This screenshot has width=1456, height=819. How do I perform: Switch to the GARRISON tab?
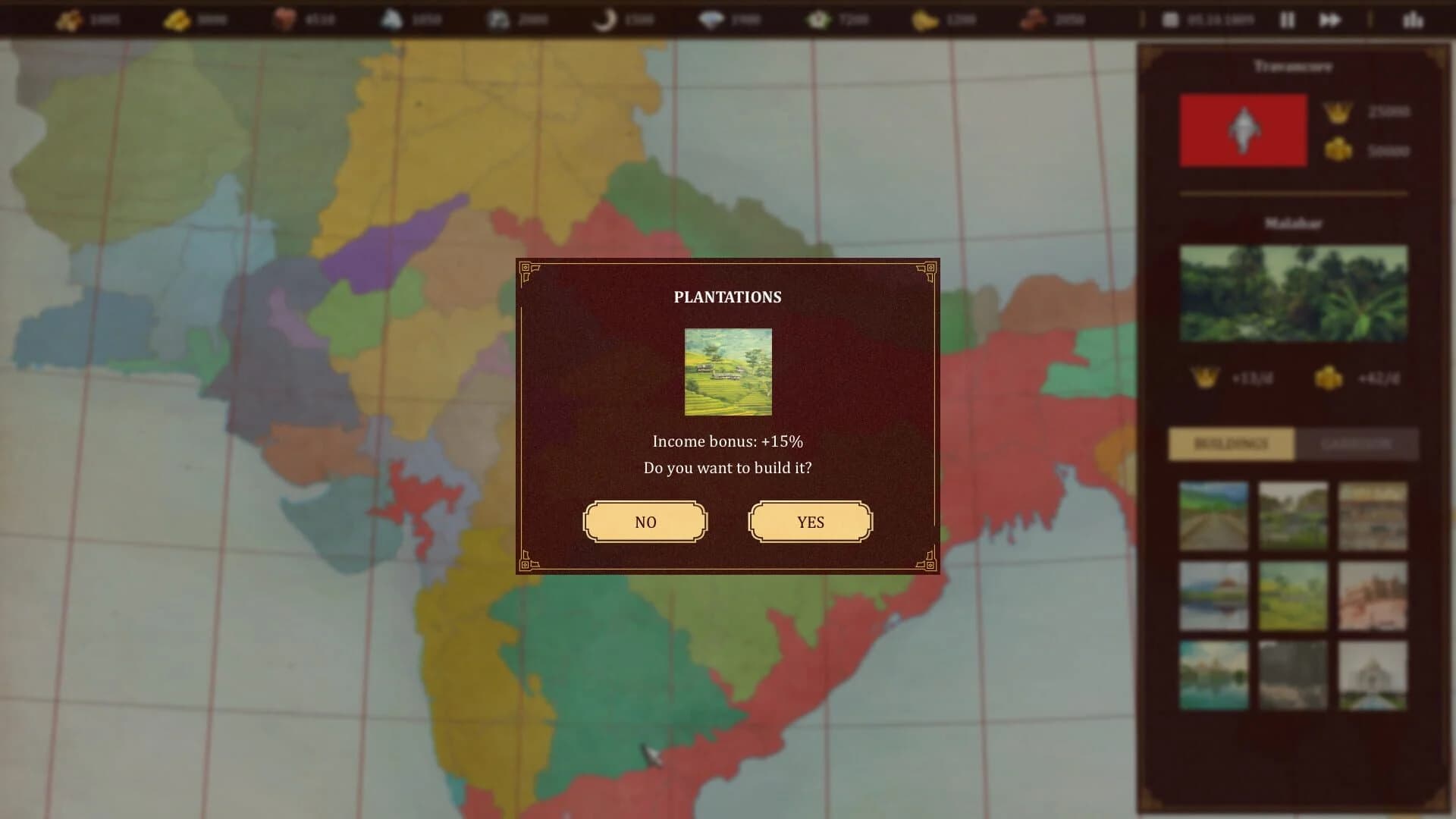(x=1357, y=444)
